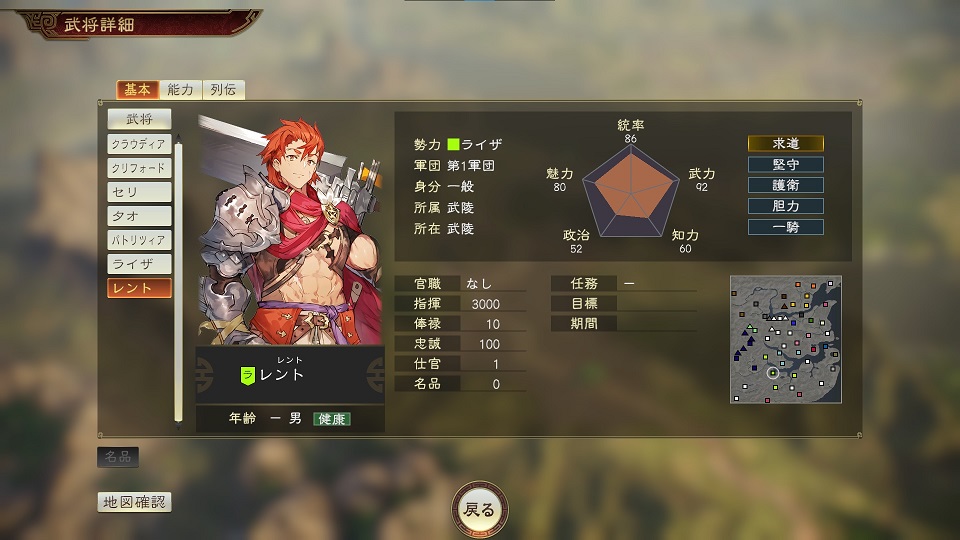The image size is (960, 540).
Task: Open 地図確認 map check
Action: (134, 502)
